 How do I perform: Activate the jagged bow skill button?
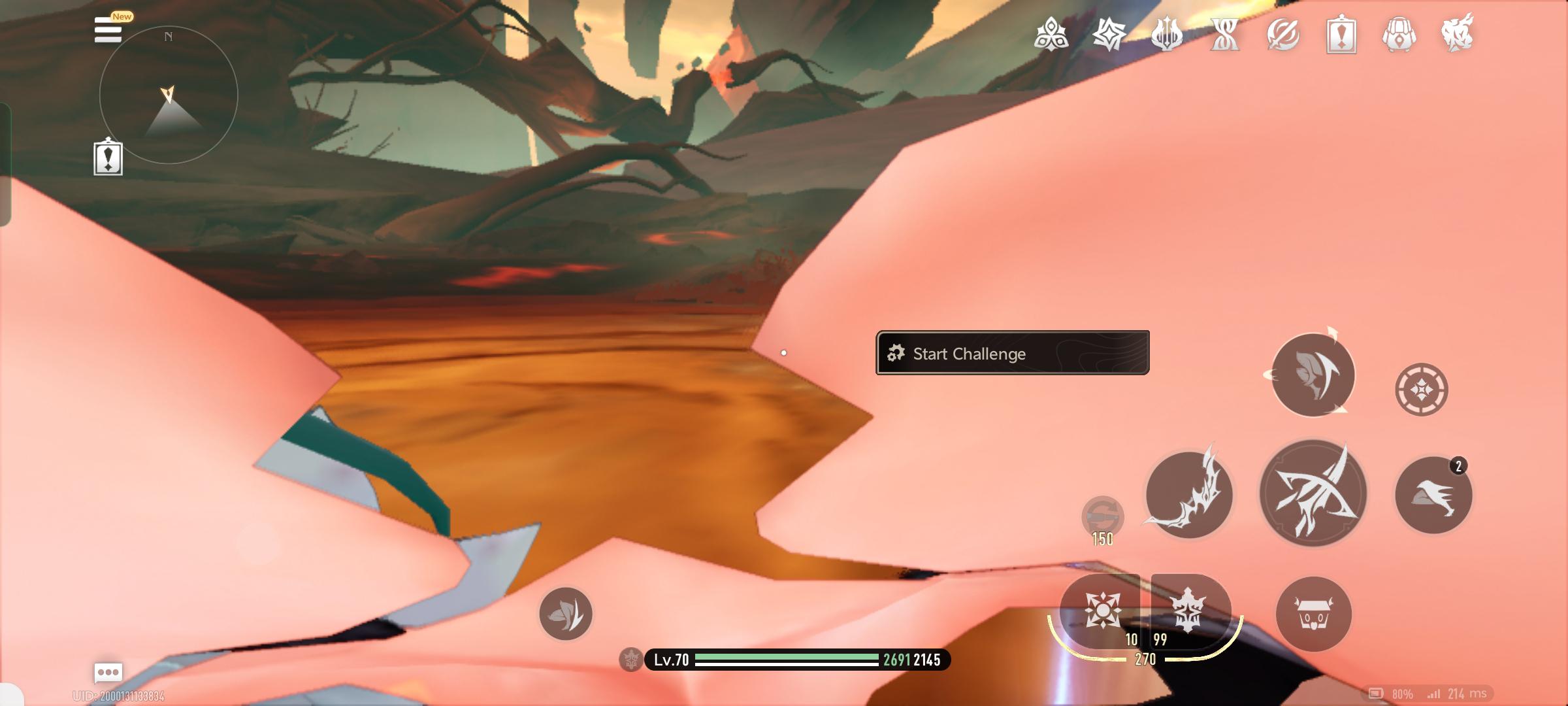1189,495
